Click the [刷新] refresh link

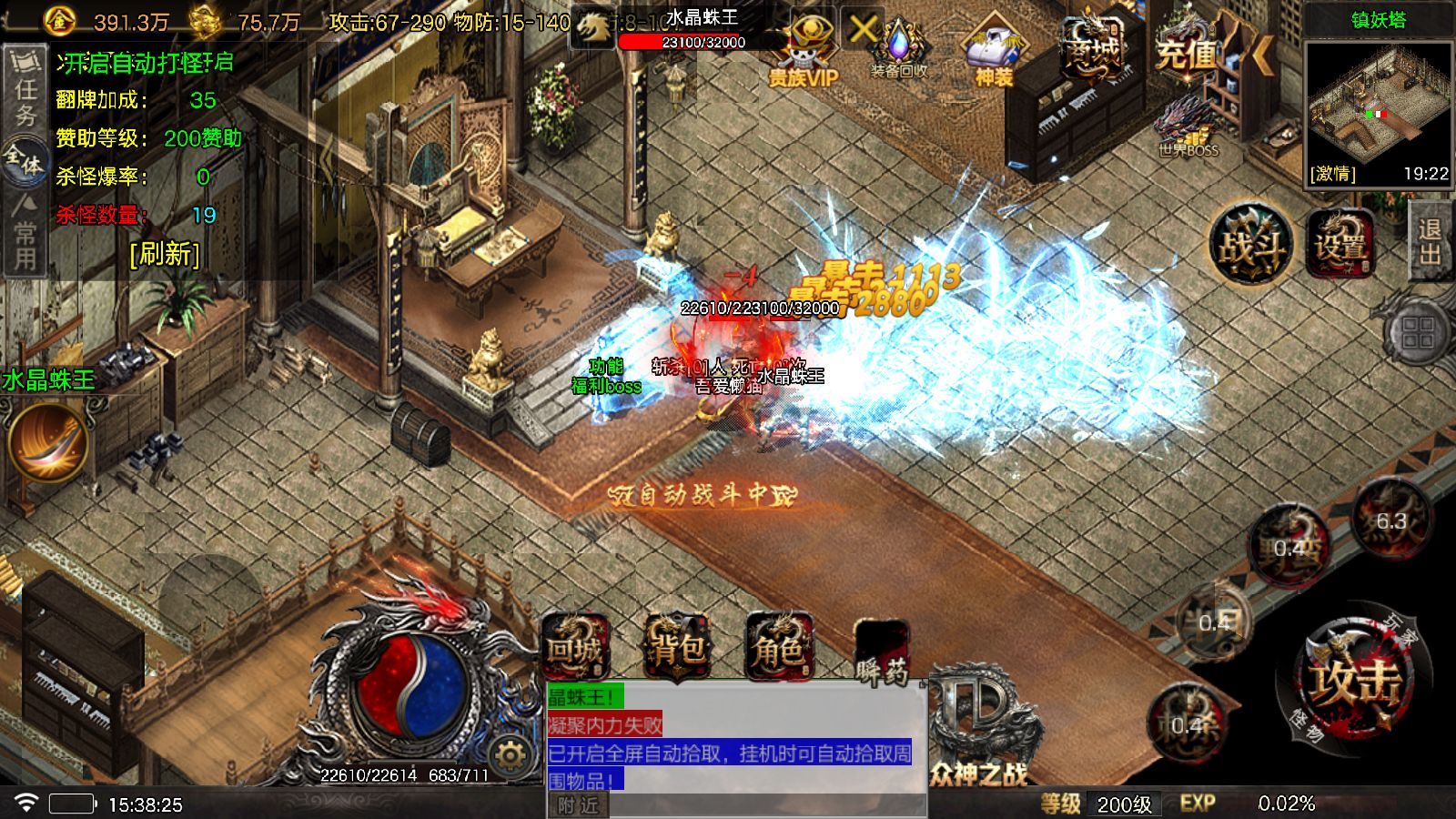[x=165, y=253]
